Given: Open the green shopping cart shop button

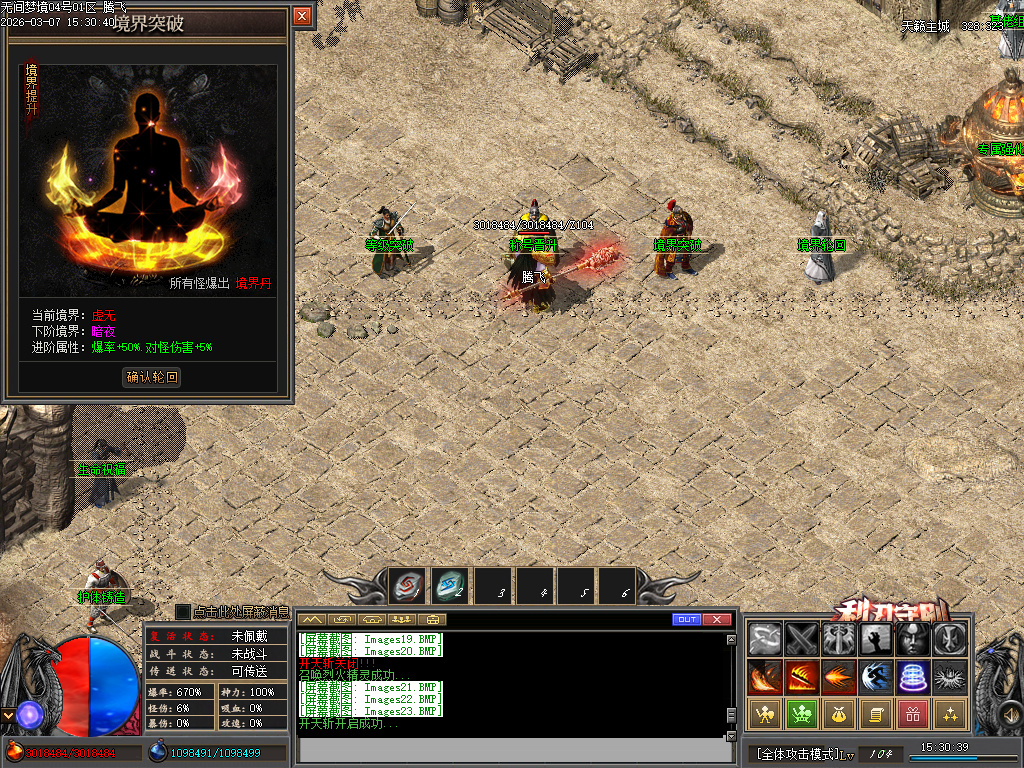Looking at the screenshot, I should click(x=801, y=714).
